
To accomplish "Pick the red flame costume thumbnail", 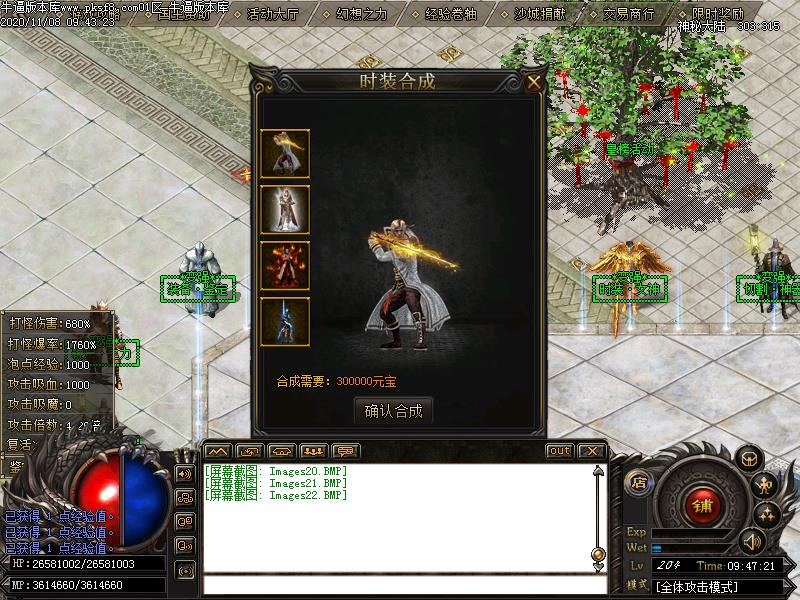I will 285,265.
